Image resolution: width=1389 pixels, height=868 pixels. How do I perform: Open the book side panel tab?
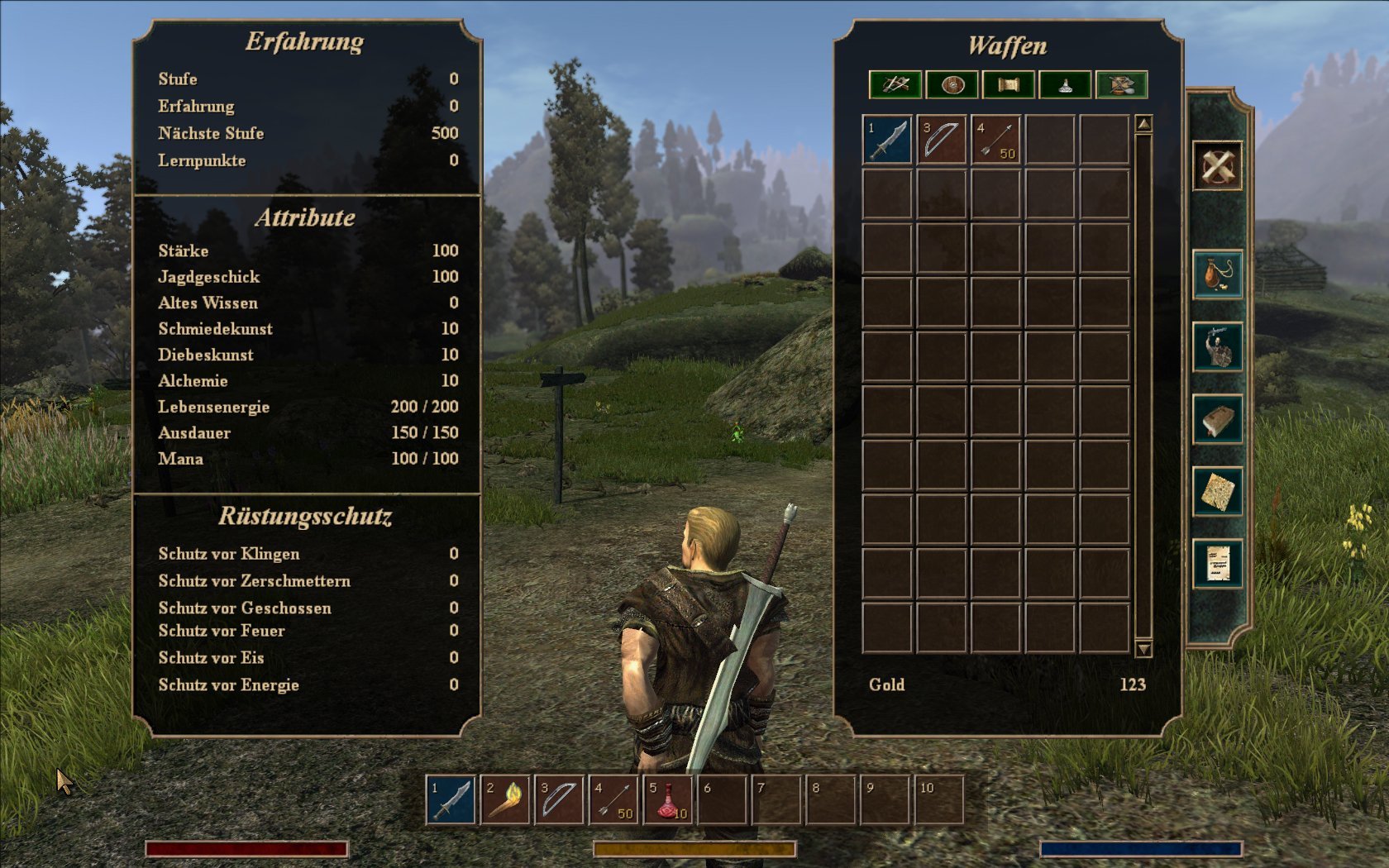(x=1218, y=419)
